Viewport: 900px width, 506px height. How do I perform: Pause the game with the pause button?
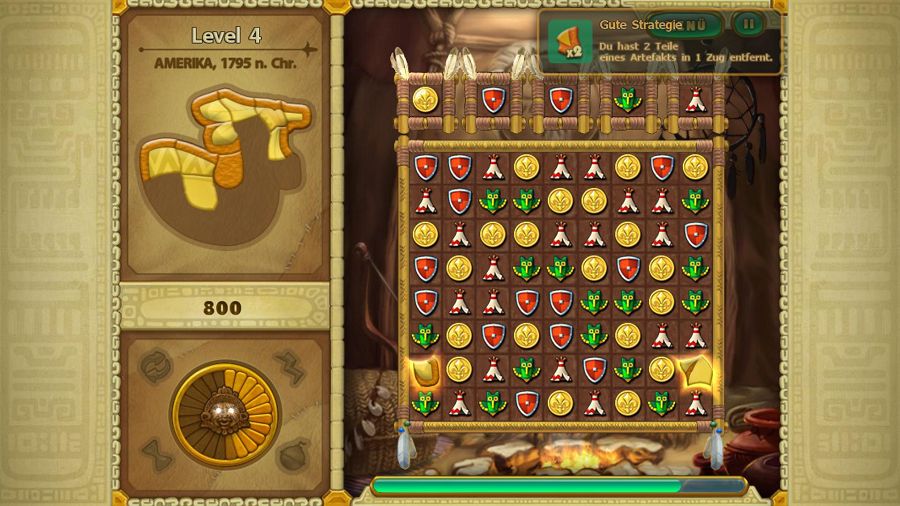[x=747, y=23]
